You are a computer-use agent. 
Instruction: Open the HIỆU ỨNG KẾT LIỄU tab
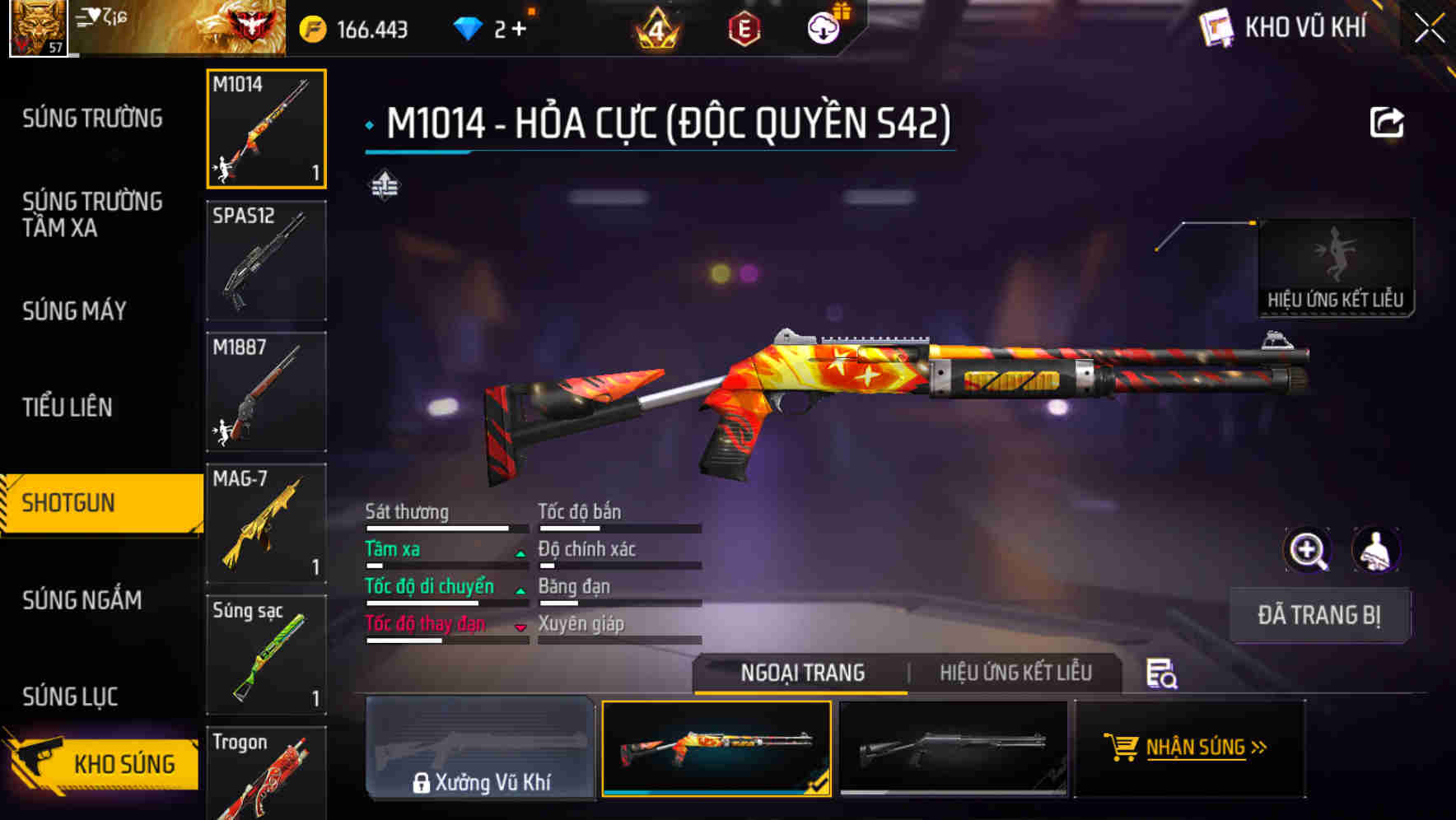tap(1015, 673)
